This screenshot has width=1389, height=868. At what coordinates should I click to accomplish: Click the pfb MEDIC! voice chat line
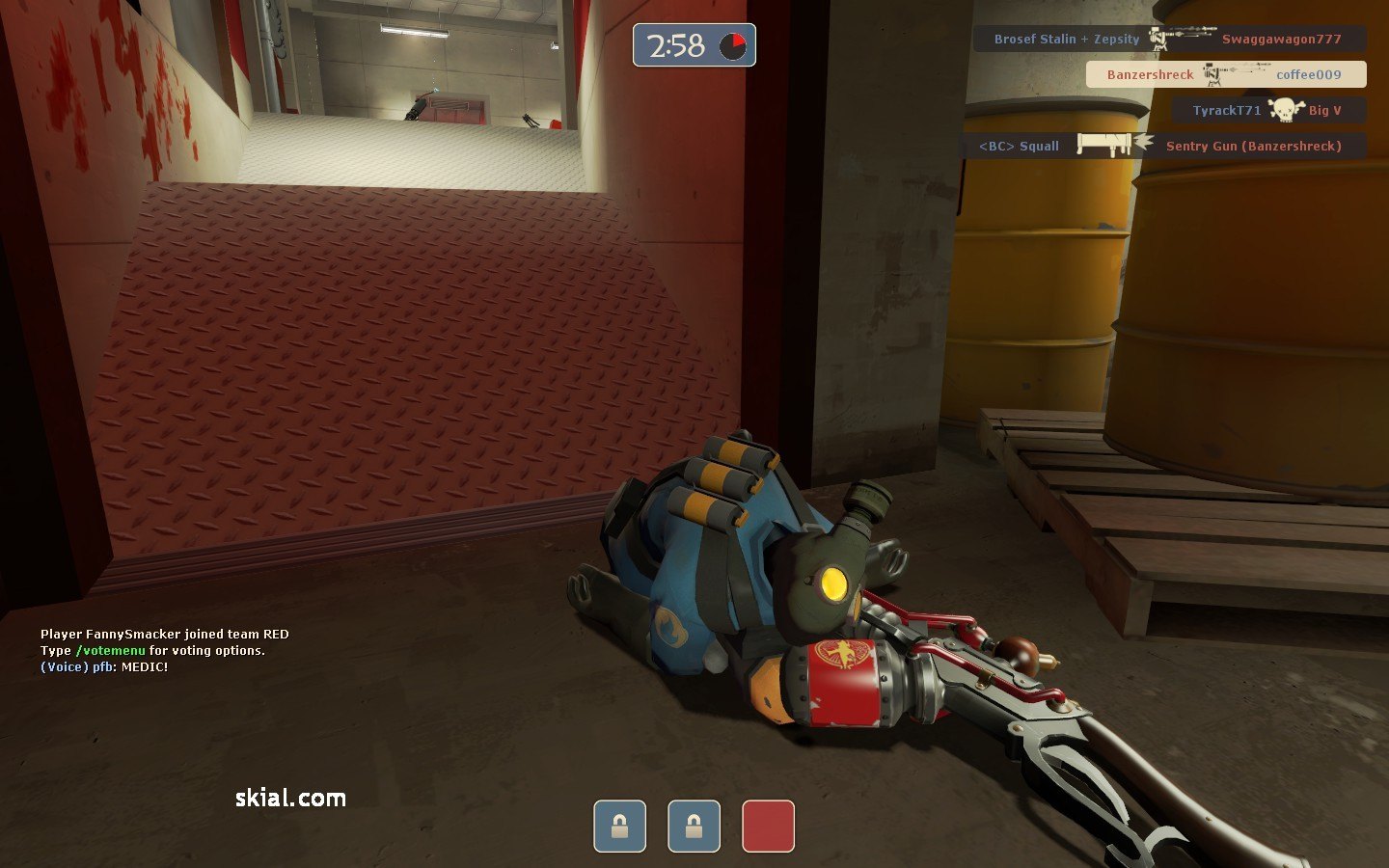tap(104, 667)
